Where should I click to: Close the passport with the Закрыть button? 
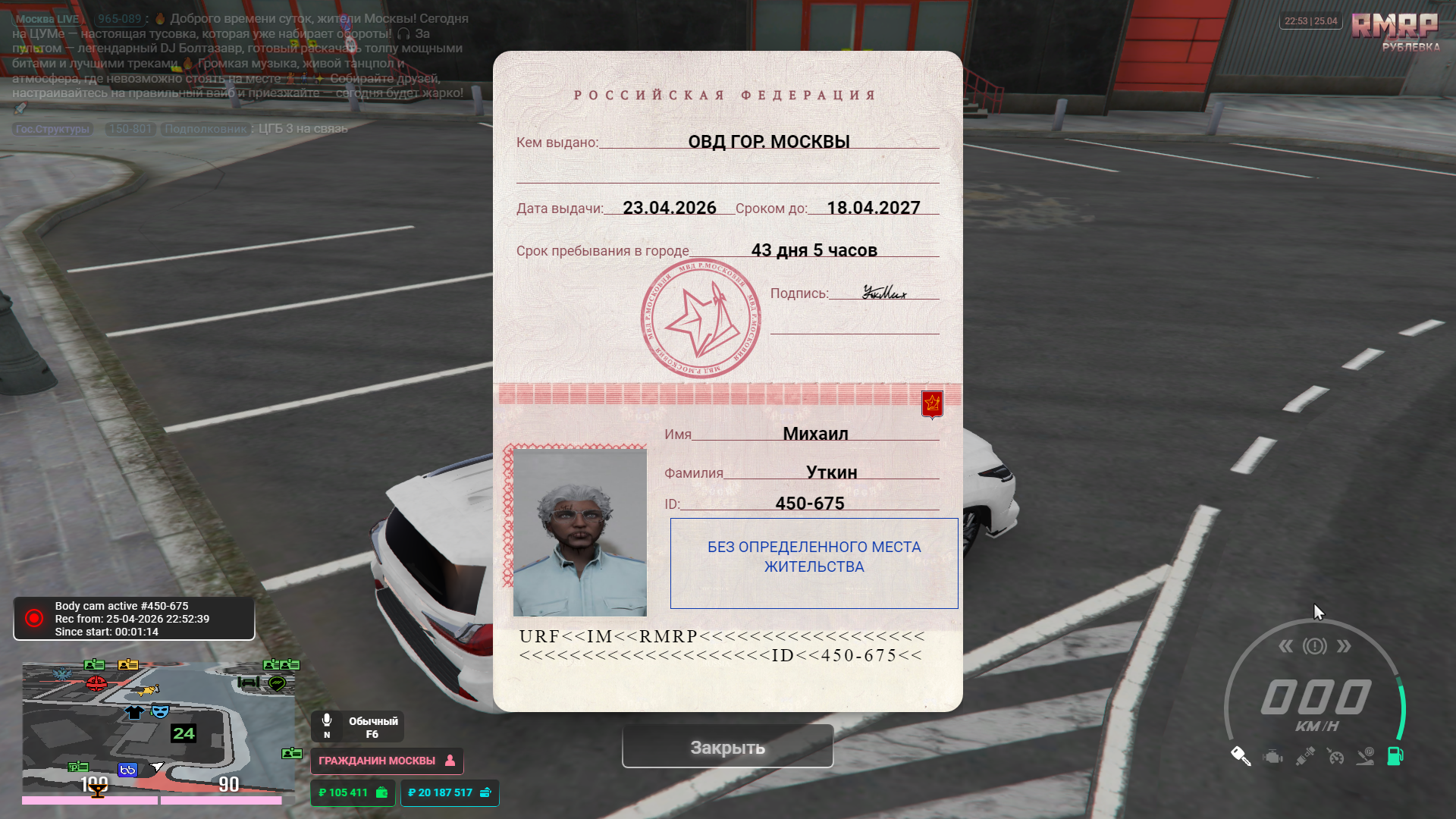pyautogui.click(x=727, y=747)
